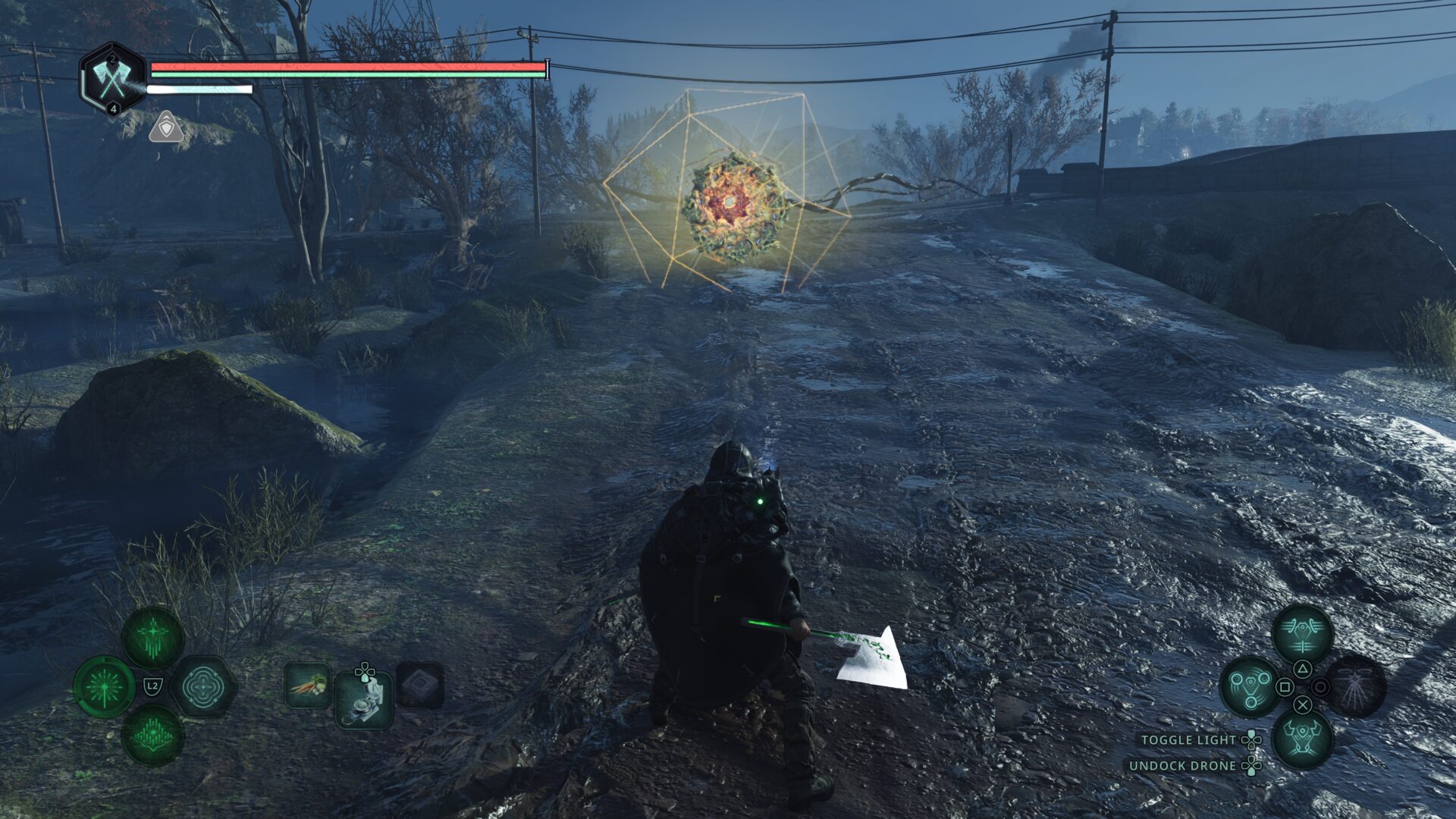
Task: Activate the horned drone ability icon
Action: coord(1302,737)
